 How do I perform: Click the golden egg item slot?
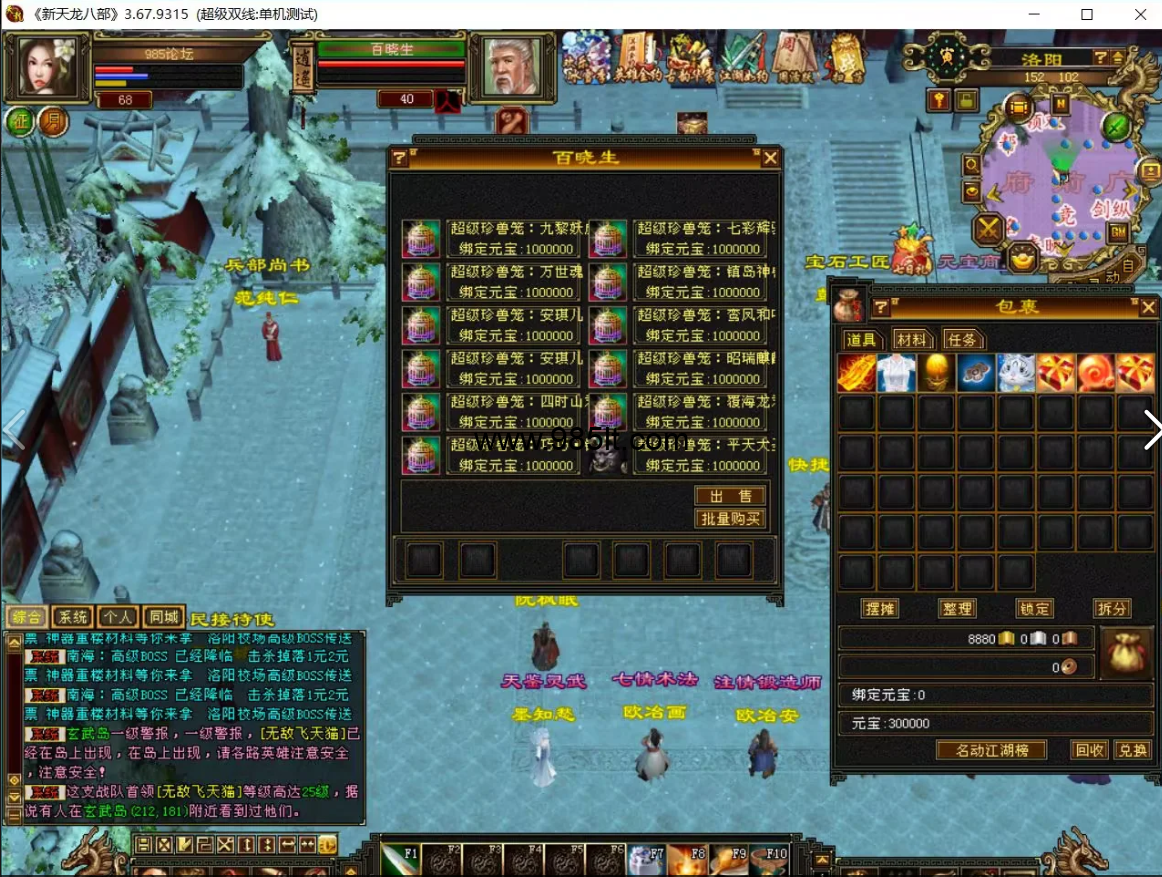[936, 373]
